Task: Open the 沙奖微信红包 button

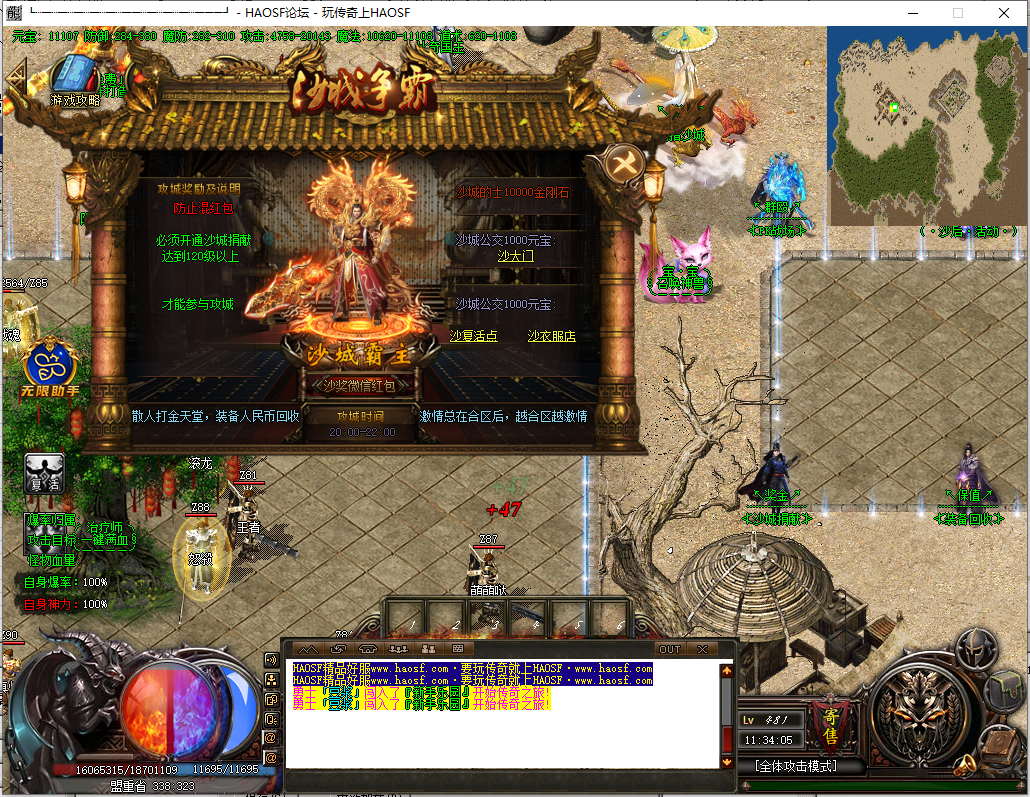Action: (x=359, y=384)
